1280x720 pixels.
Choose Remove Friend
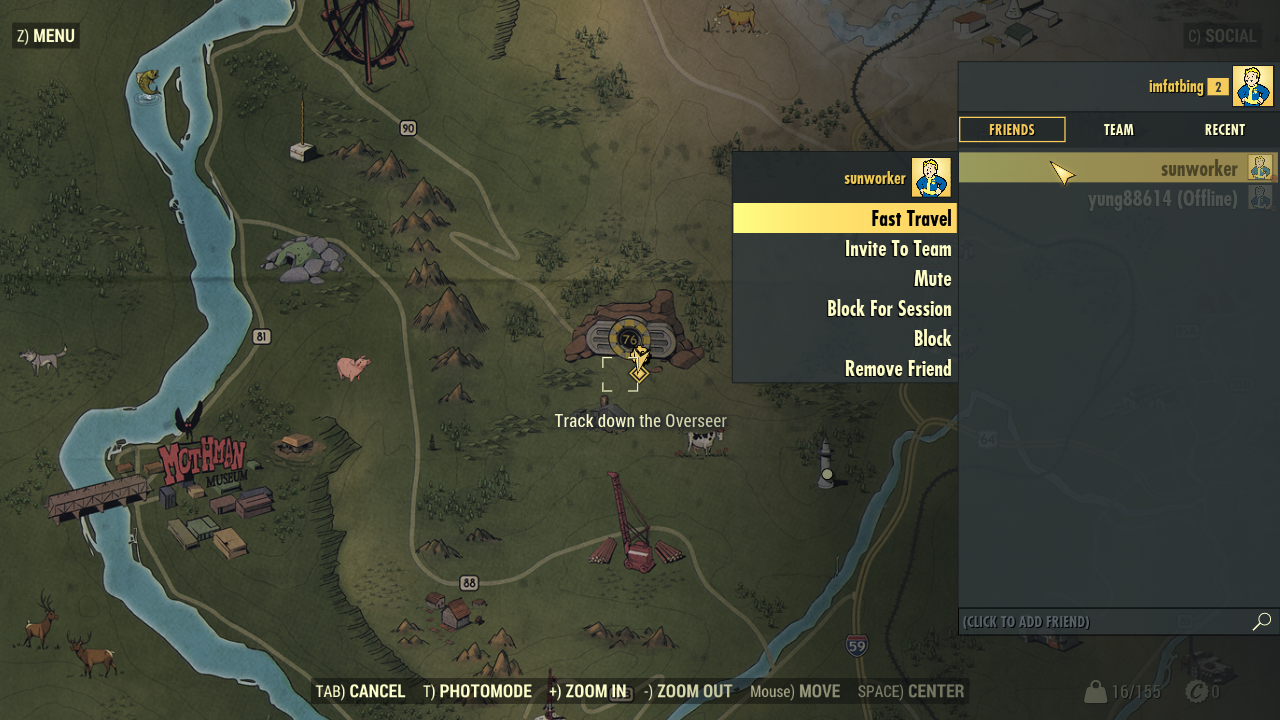point(845,369)
